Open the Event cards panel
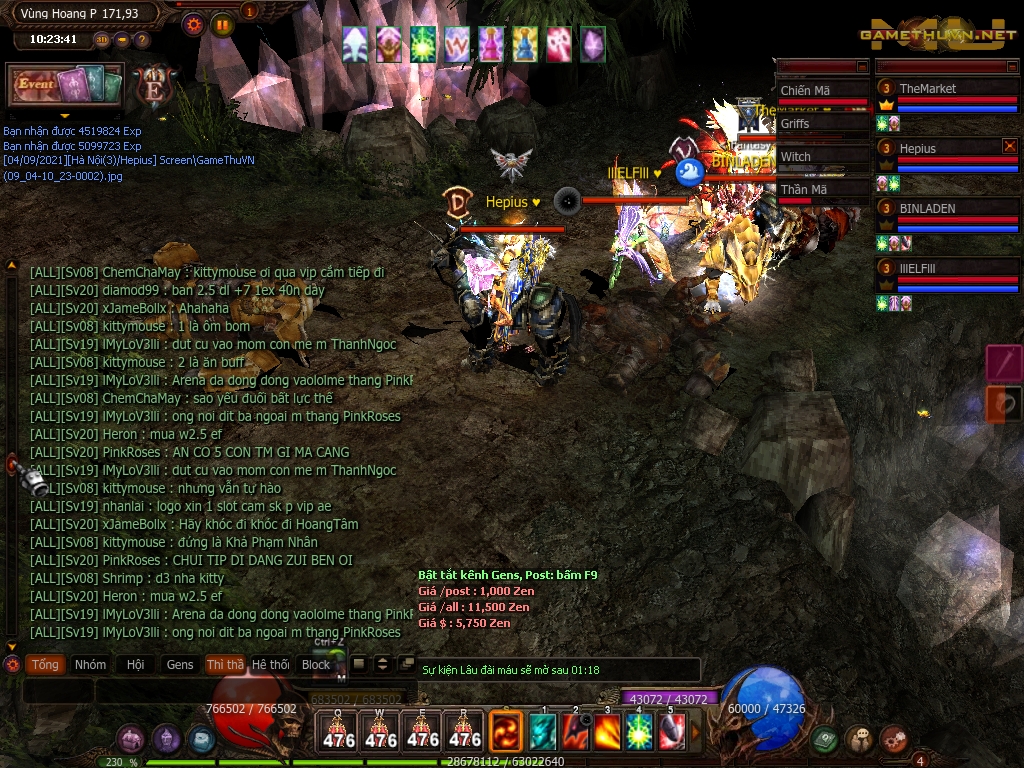This screenshot has width=1024, height=768. click(x=65, y=85)
